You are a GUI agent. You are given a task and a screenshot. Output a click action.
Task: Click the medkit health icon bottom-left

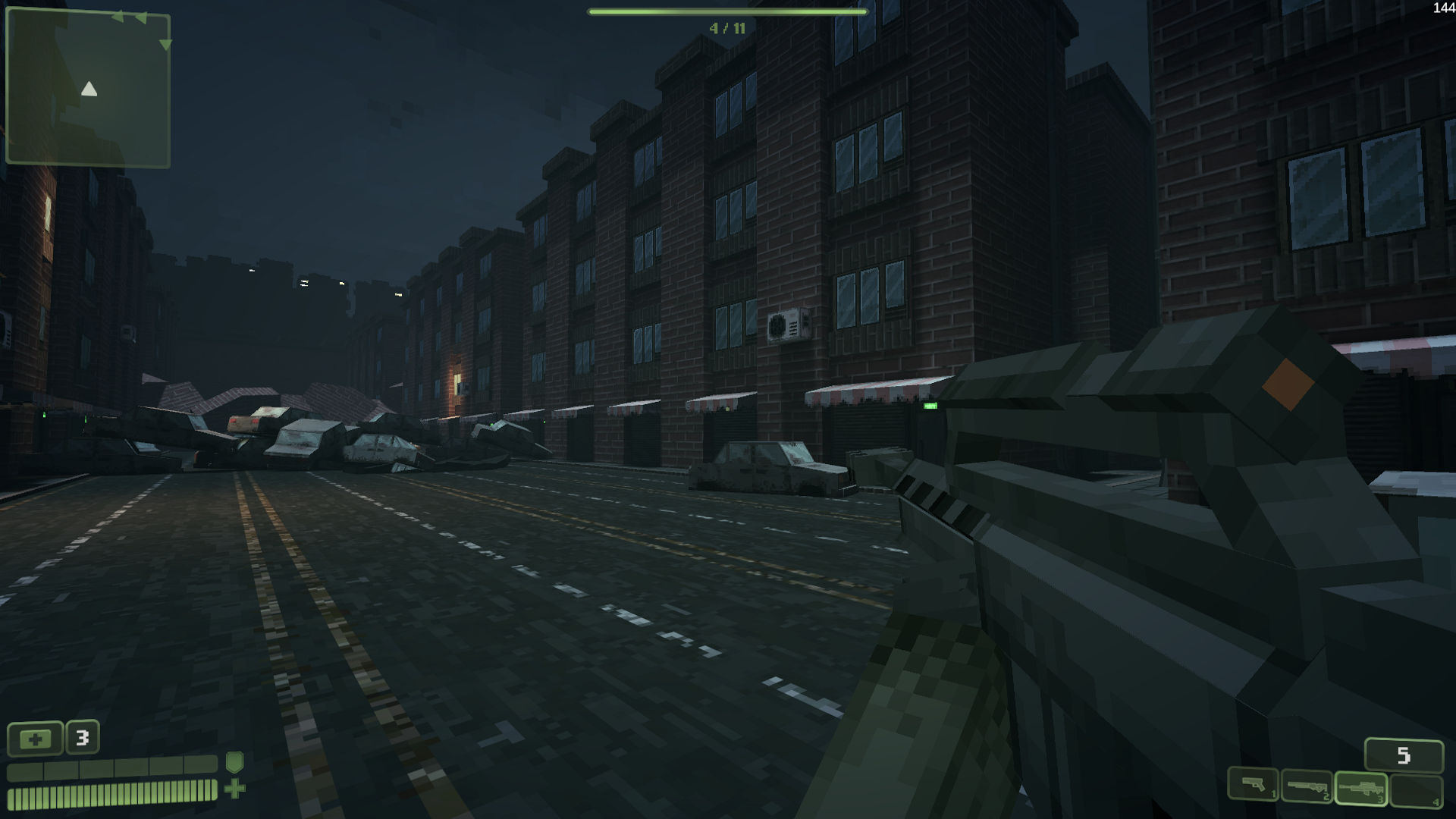pyautogui.click(x=36, y=738)
